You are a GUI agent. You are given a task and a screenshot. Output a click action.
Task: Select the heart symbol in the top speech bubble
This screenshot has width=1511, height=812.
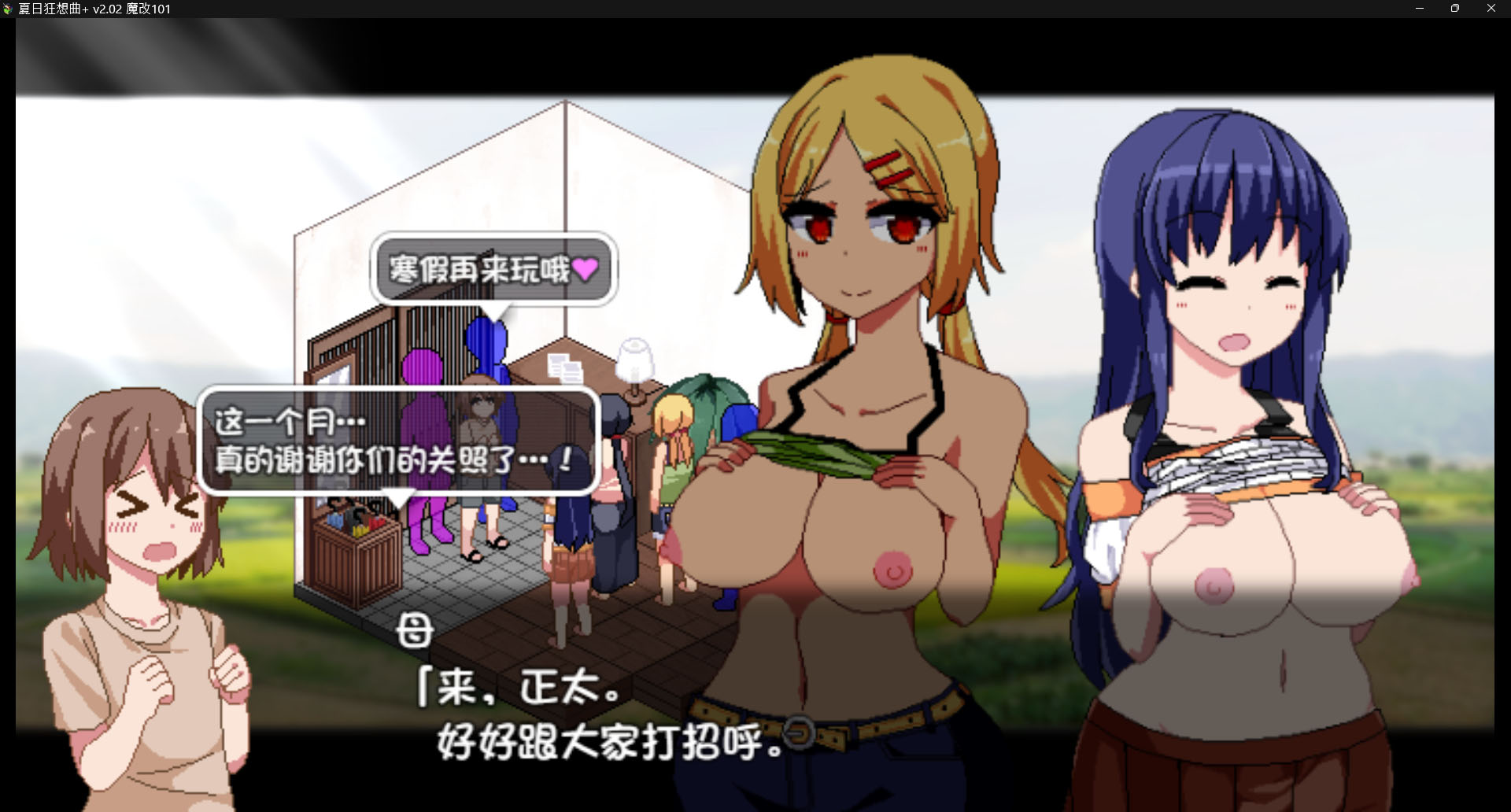coord(586,270)
